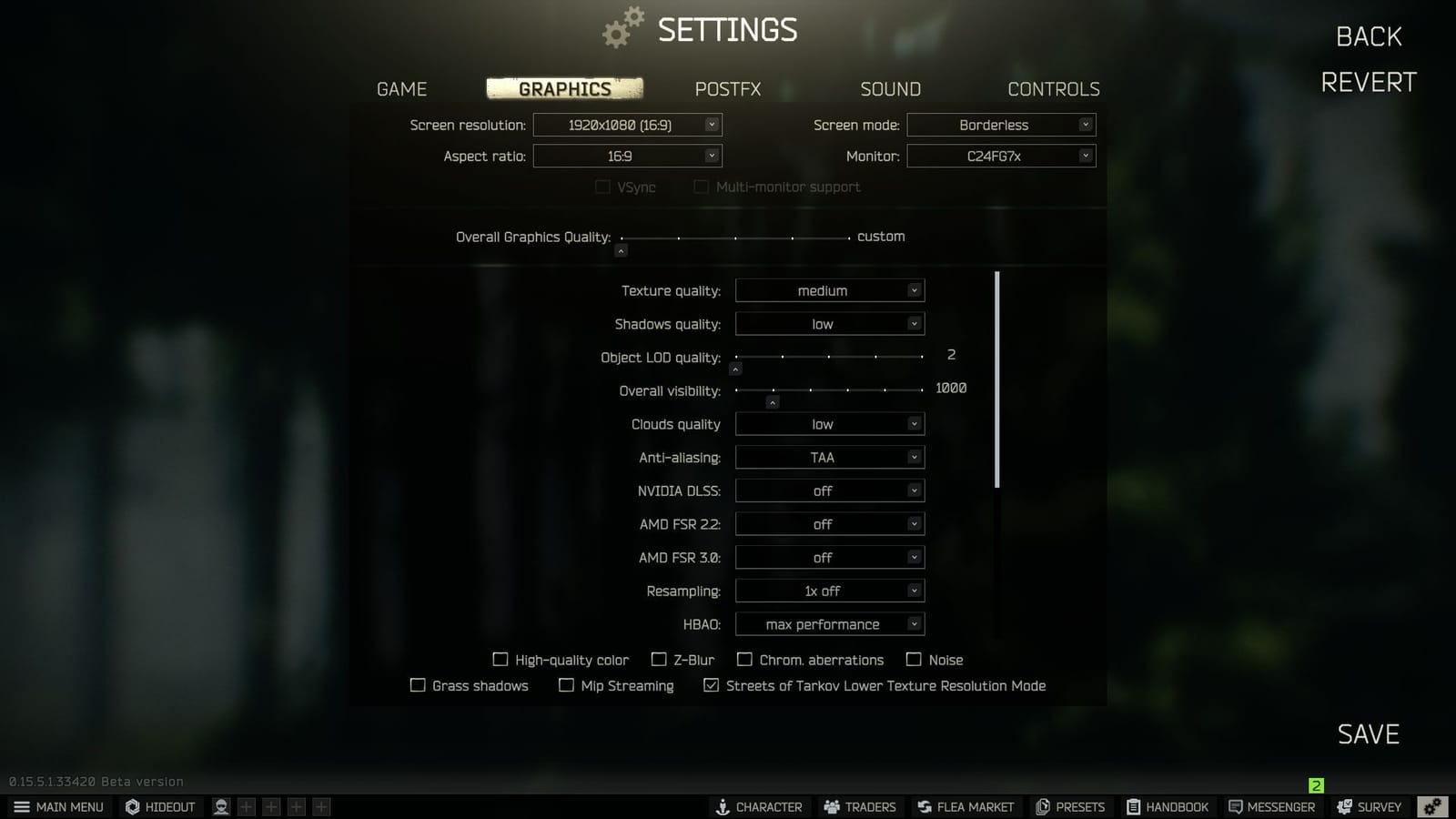Click the SAVE button
This screenshot has width=1456, height=819.
1368,733
